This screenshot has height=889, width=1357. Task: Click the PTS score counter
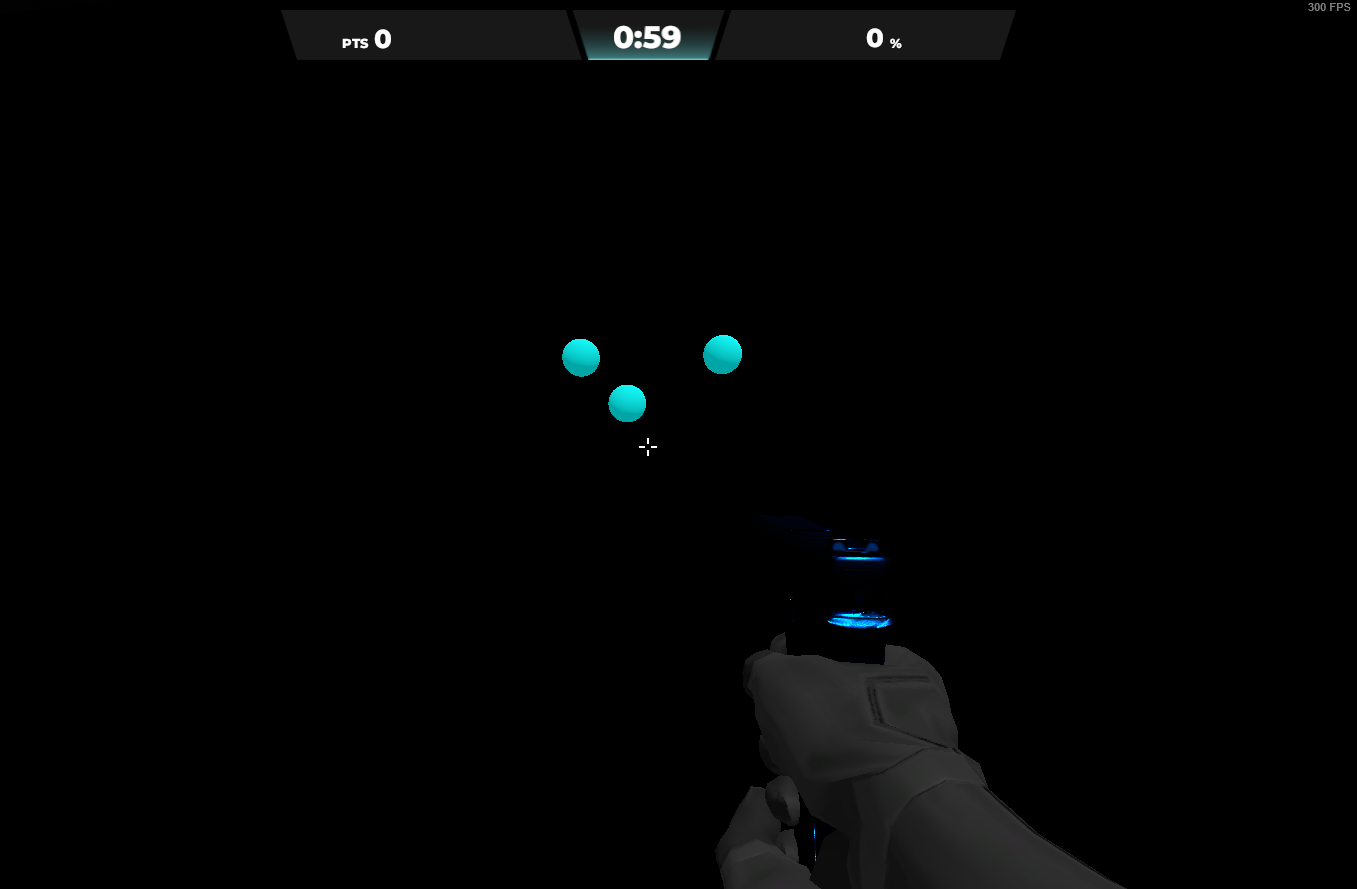pyautogui.click(x=366, y=40)
